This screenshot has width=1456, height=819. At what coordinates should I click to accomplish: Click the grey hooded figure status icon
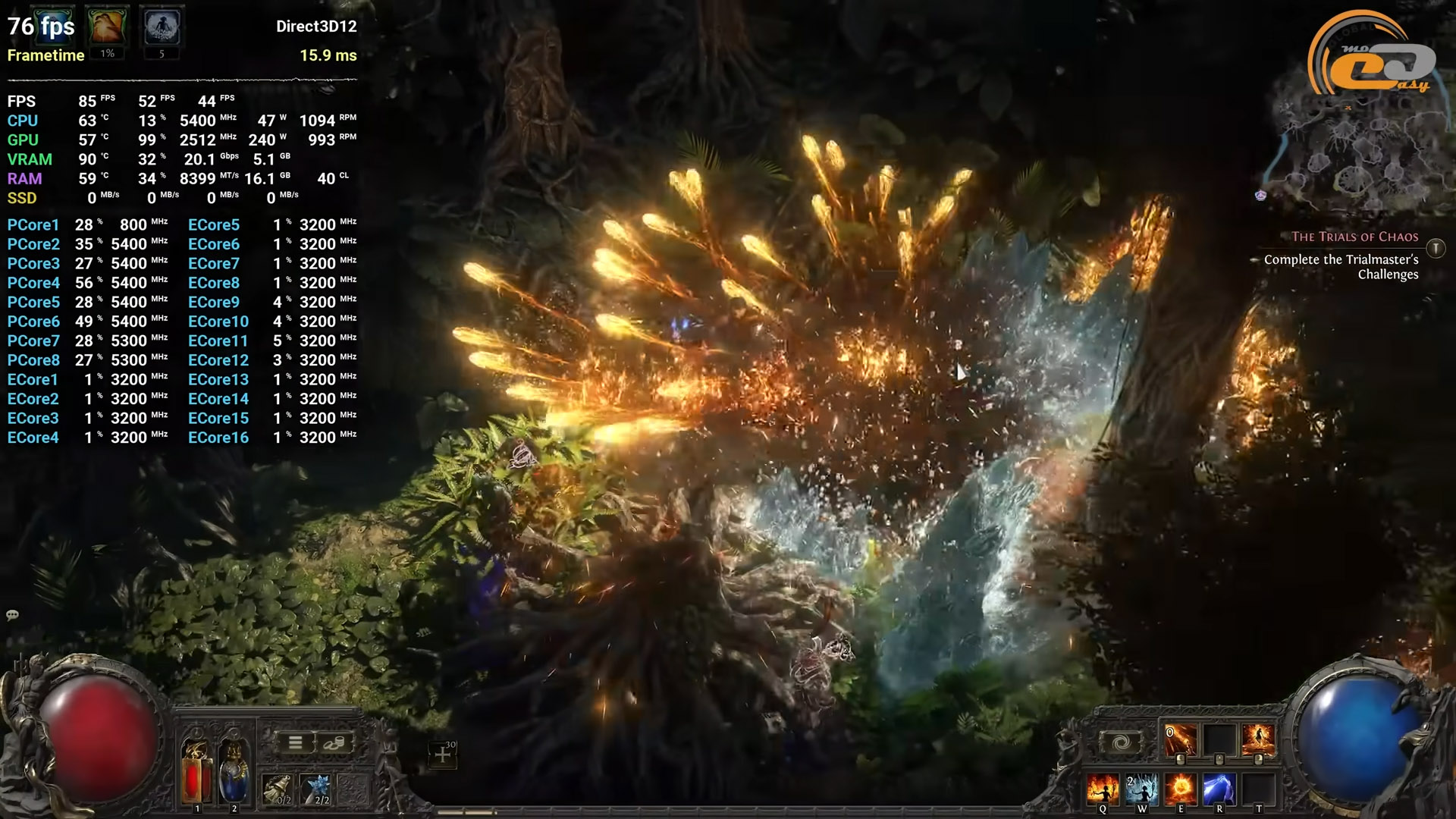tap(162, 27)
